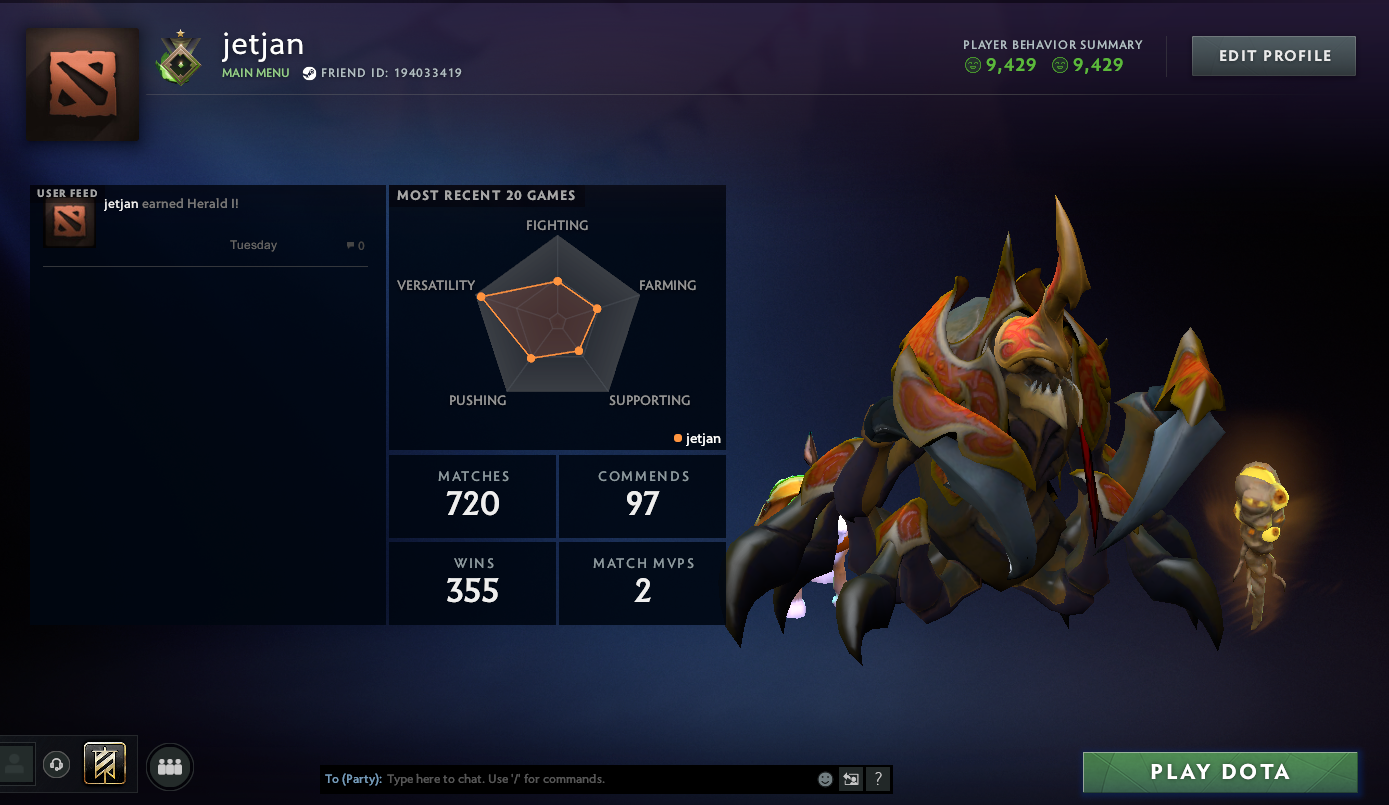The height and width of the screenshot is (805, 1389).
Task: Click the rank medal beside jetjan's name
Action: coord(180,55)
